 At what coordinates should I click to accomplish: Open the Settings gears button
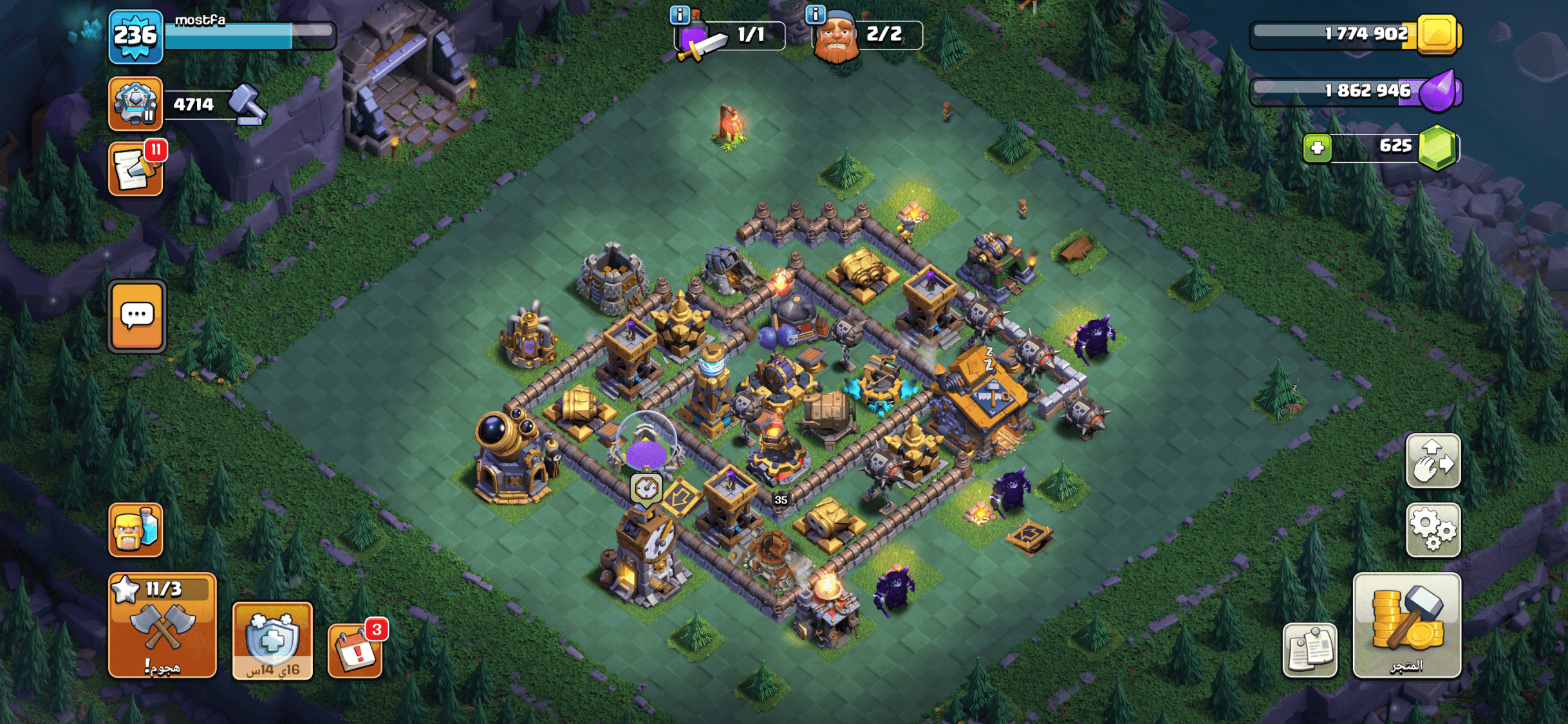click(x=1433, y=530)
